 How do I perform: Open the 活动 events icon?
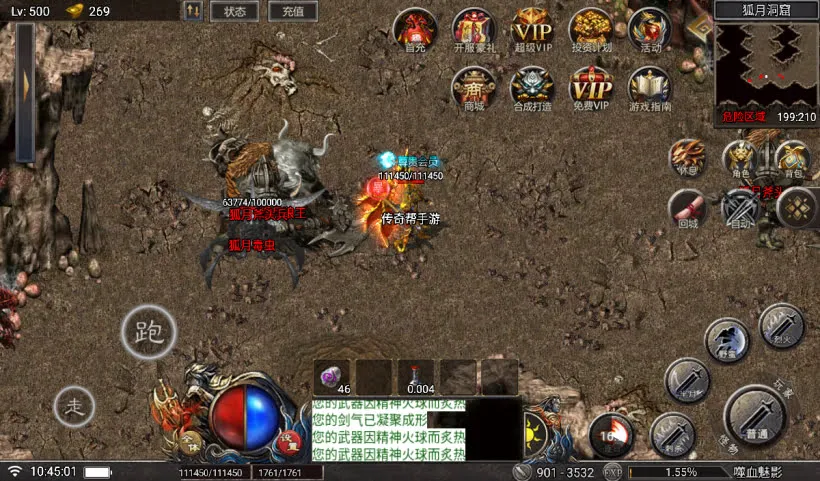650,29
